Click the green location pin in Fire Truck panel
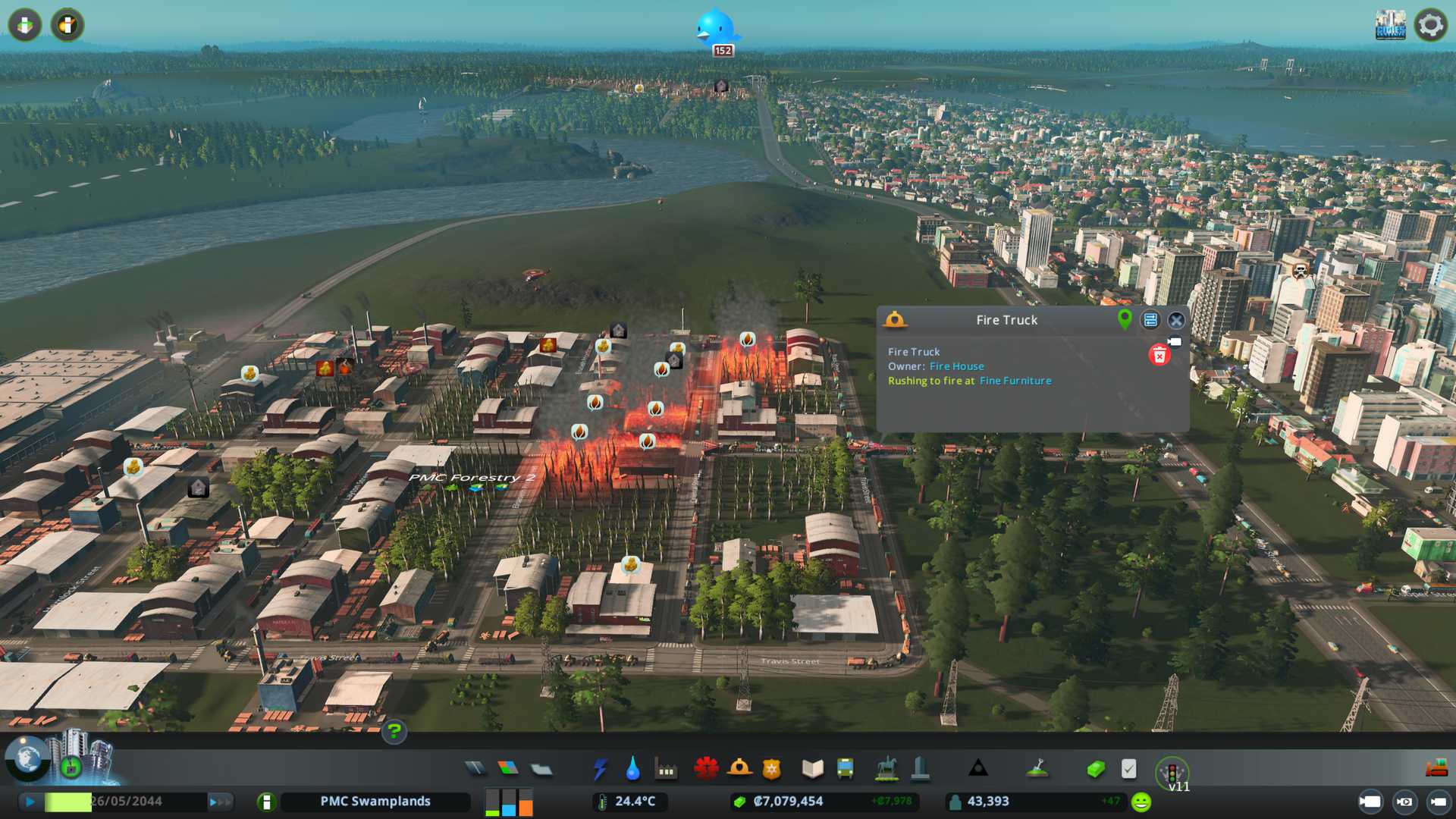The height and width of the screenshot is (819, 1456). (x=1125, y=319)
